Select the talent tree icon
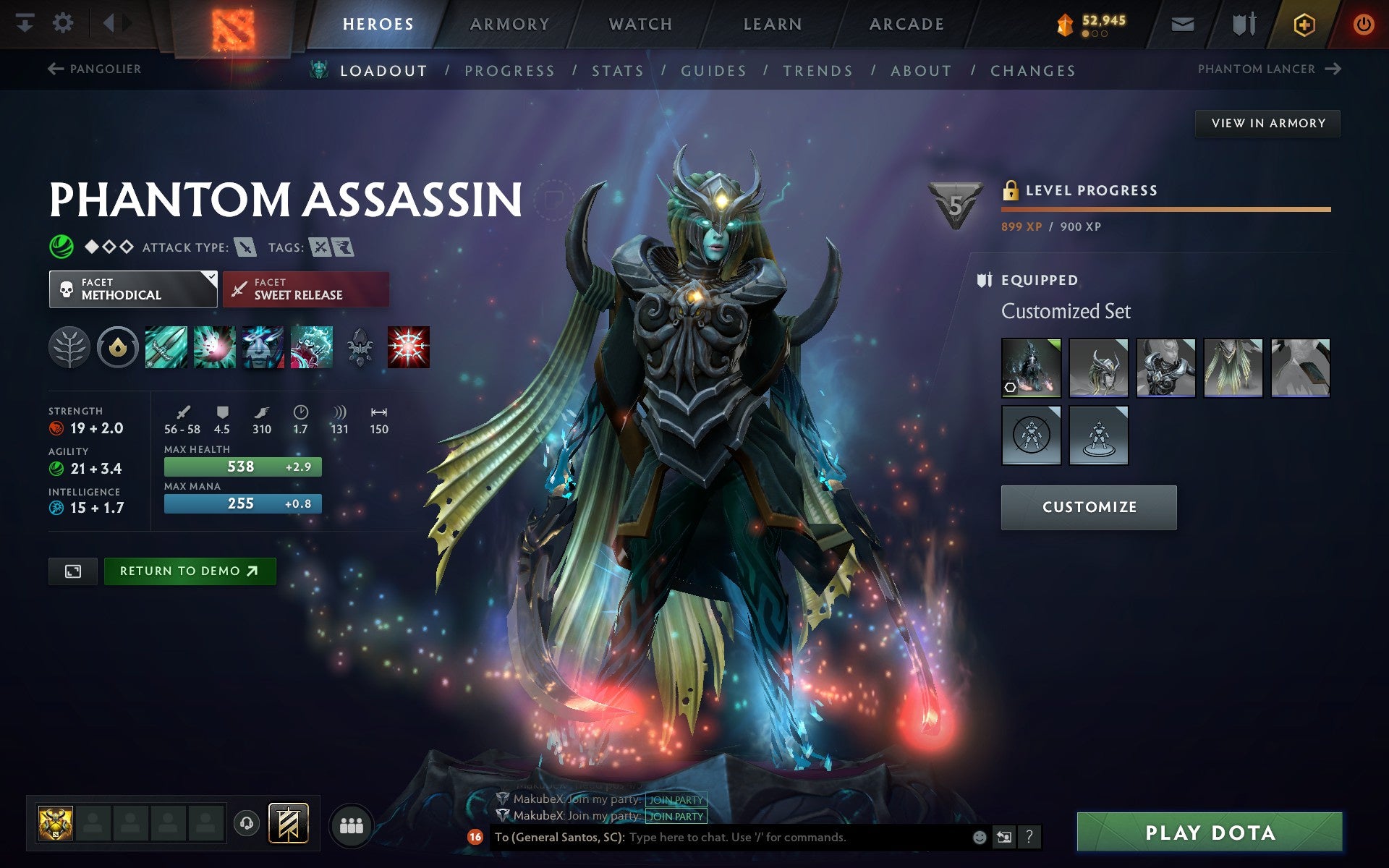Viewport: 1389px width, 868px height. tap(70, 346)
